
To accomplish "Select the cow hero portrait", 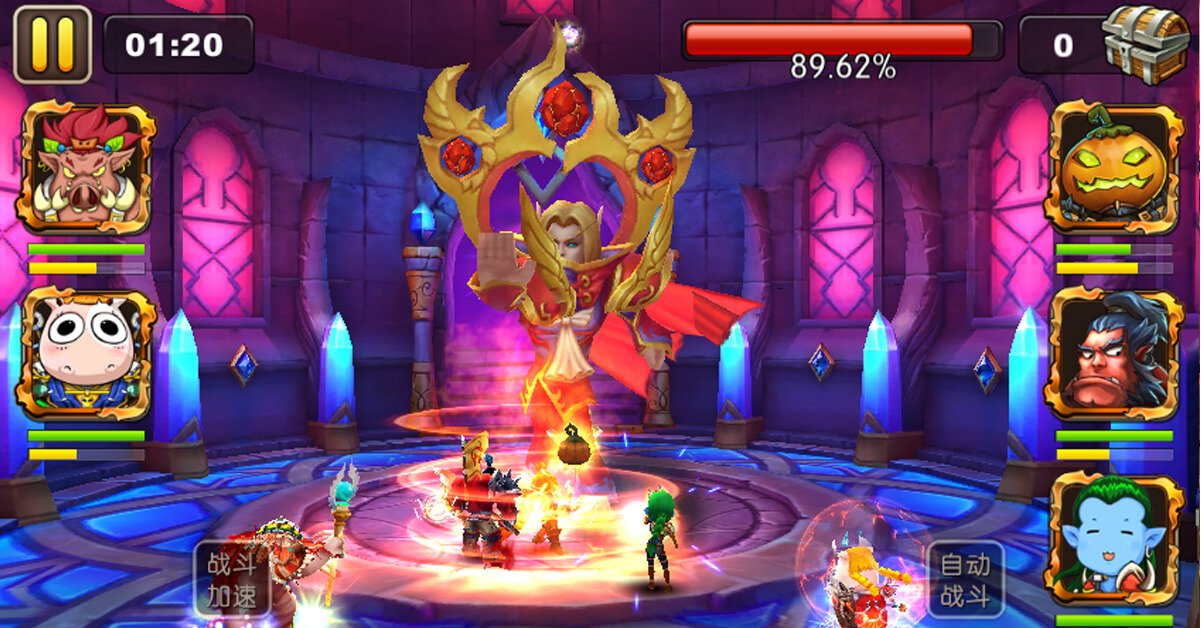I will pos(87,353).
